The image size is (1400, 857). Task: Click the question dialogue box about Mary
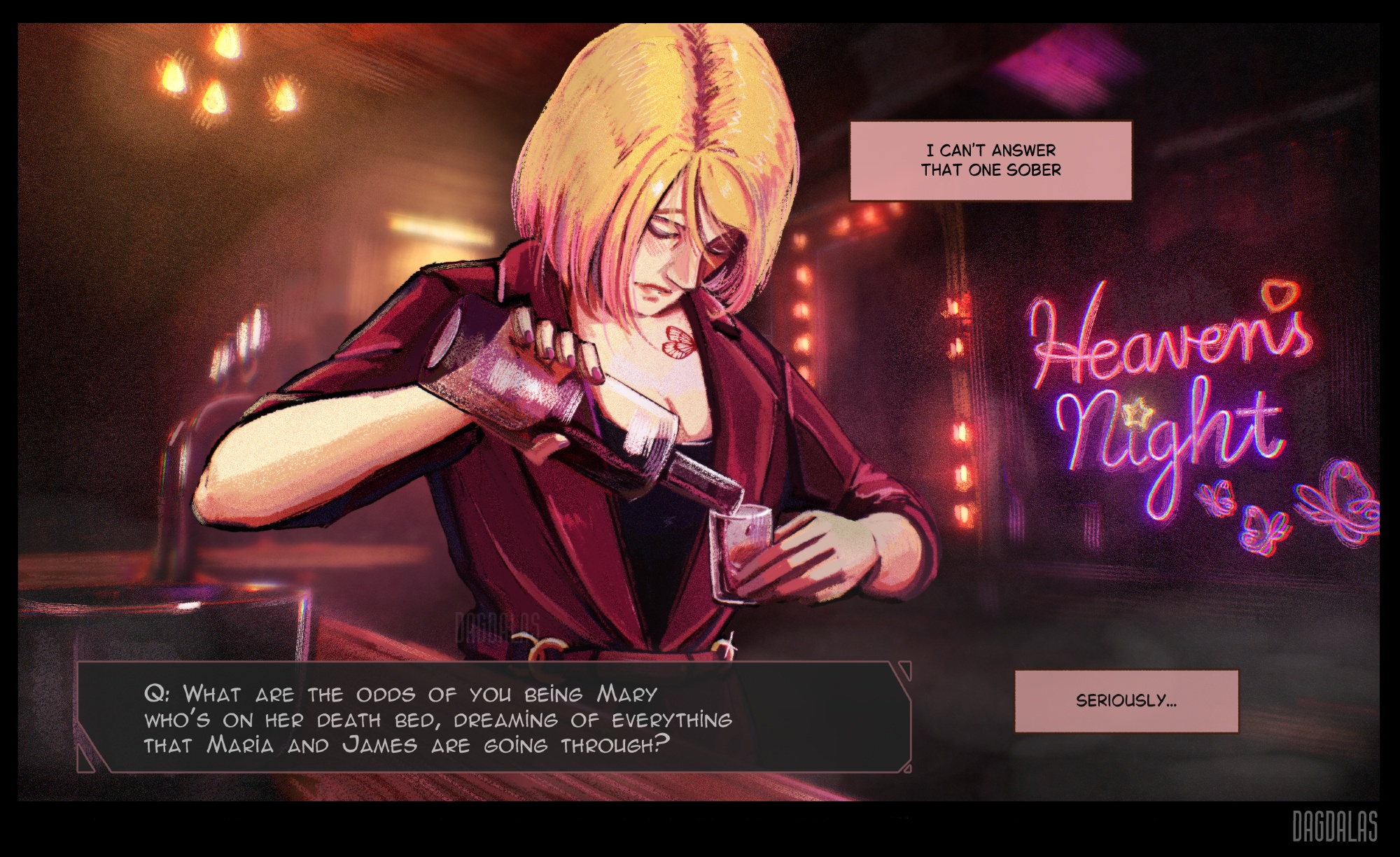(x=493, y=718)
